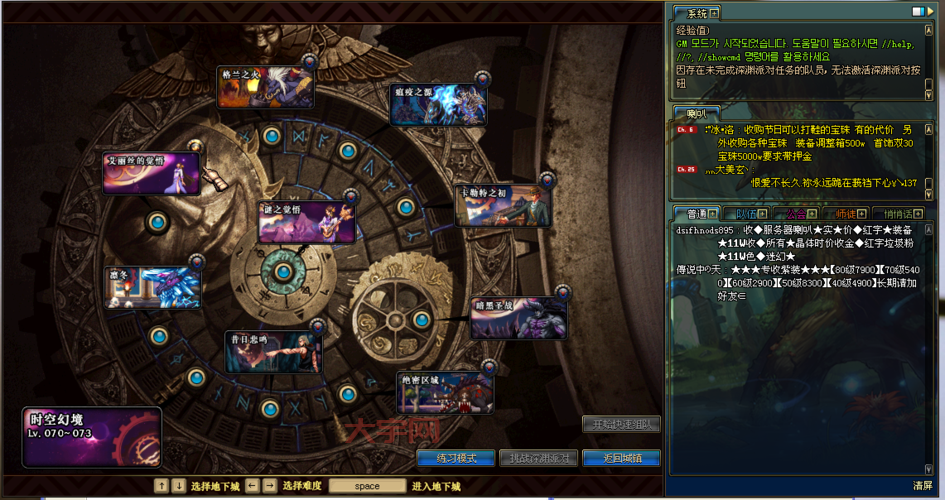
Task: Select the 卡勒特之初 dungeon tile
Action: click(503, 204)
